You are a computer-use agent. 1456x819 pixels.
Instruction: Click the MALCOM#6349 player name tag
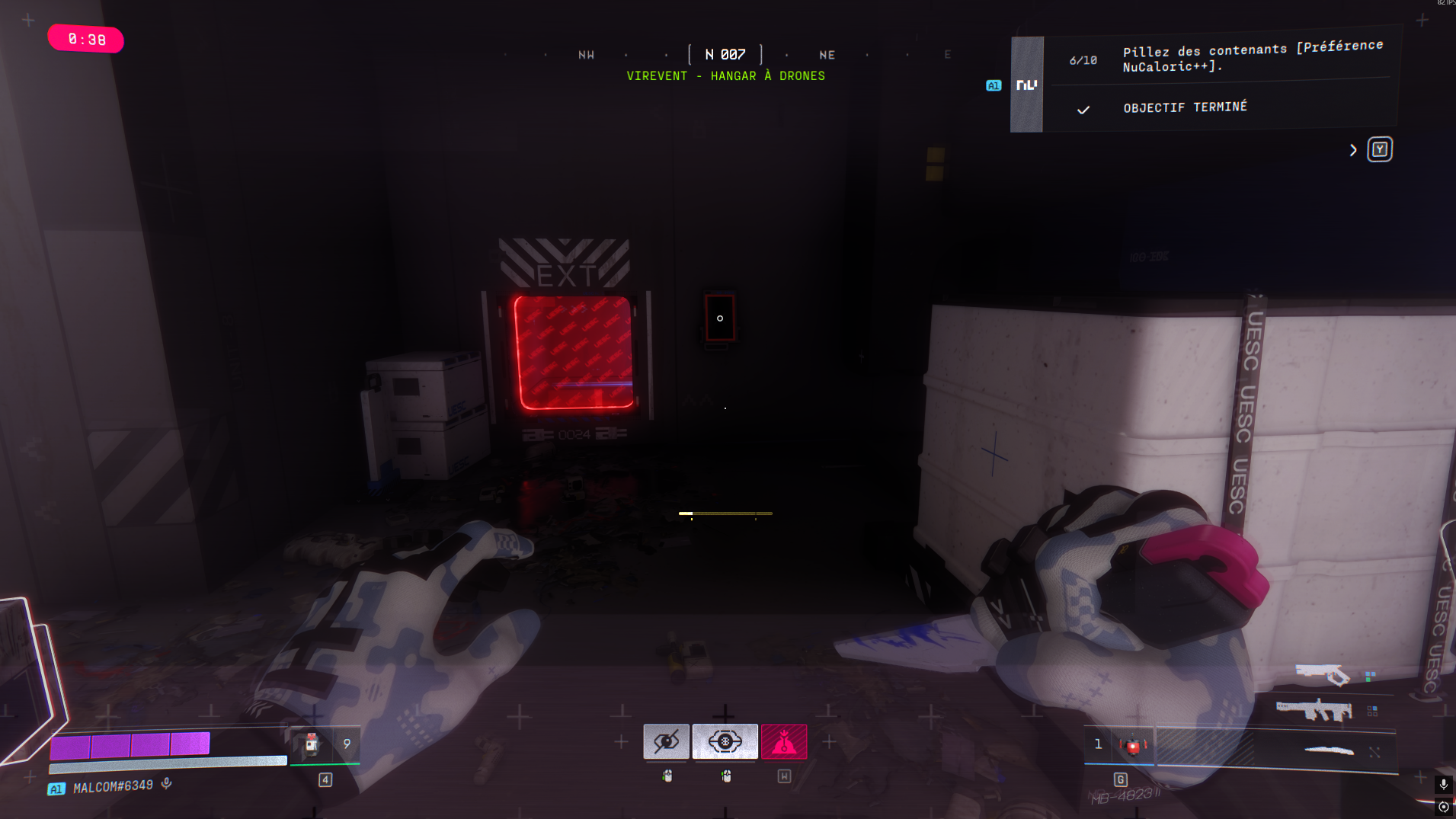point(113,786)
